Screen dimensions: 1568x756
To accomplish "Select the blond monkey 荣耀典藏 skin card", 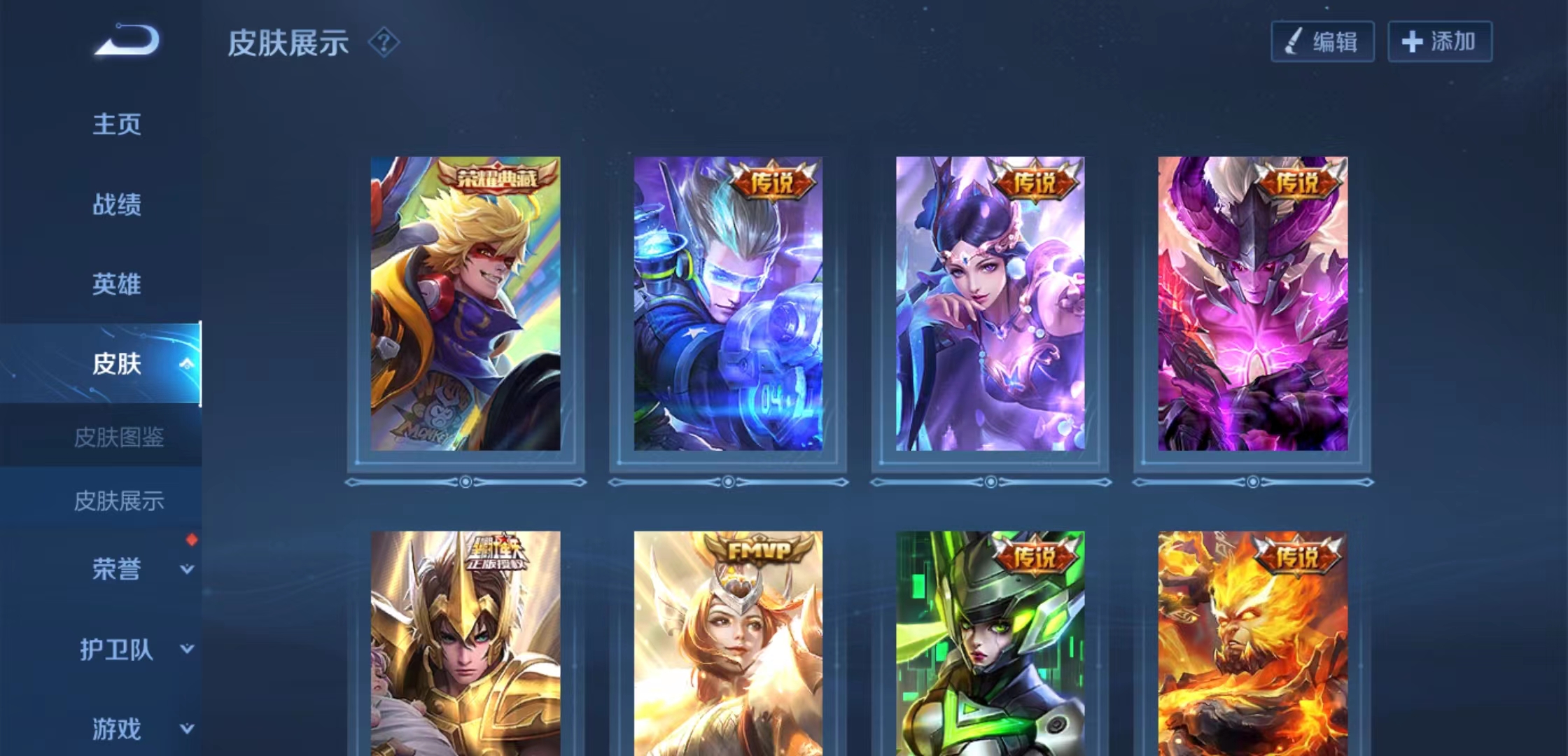I will click(465, 303).
